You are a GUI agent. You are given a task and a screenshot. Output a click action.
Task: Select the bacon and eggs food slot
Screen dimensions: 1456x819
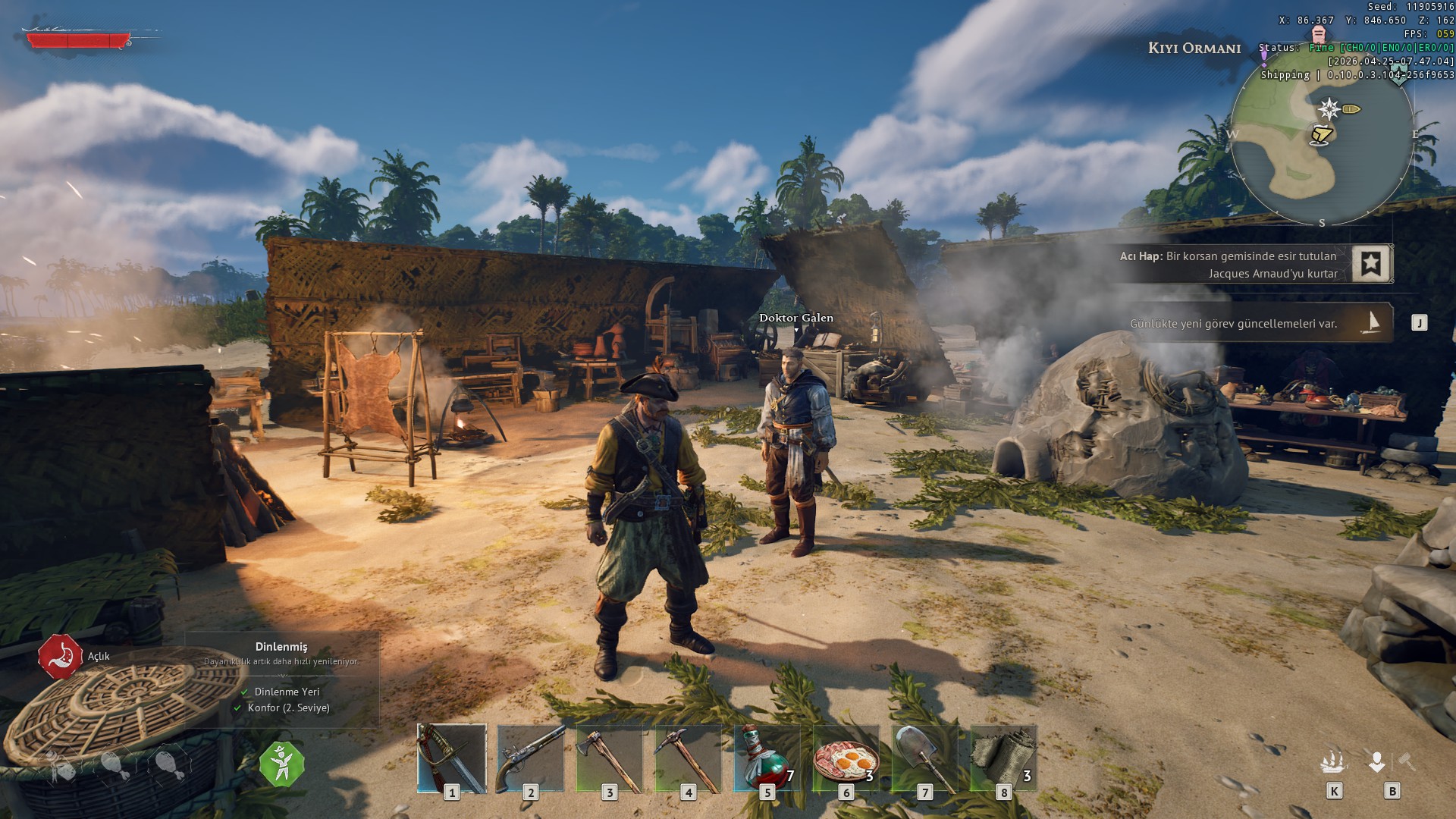(x=846, y=758)
